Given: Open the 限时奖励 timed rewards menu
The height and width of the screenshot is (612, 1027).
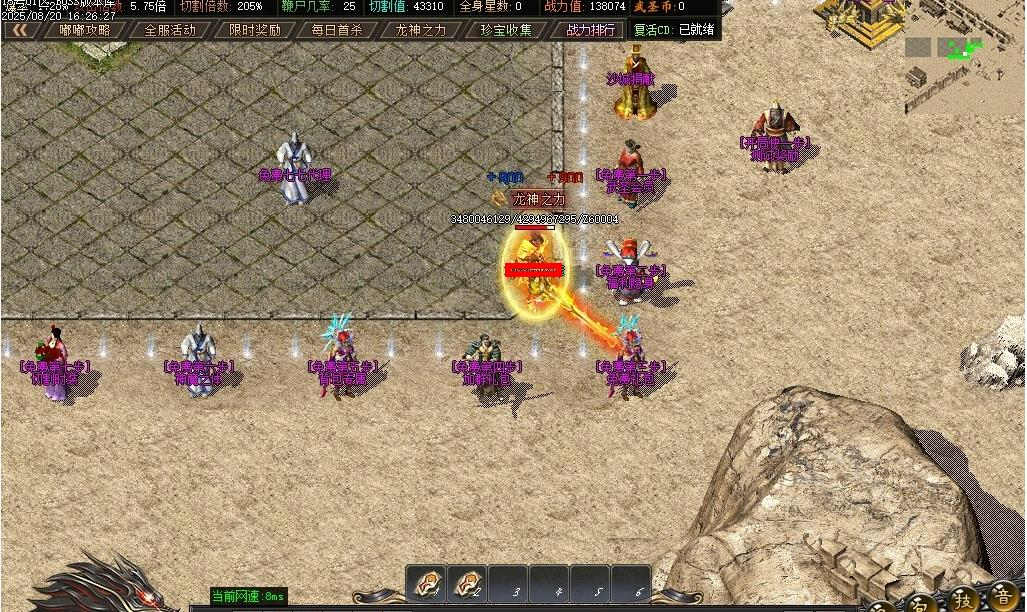Looking at the screenshot, I should point(254,30).
